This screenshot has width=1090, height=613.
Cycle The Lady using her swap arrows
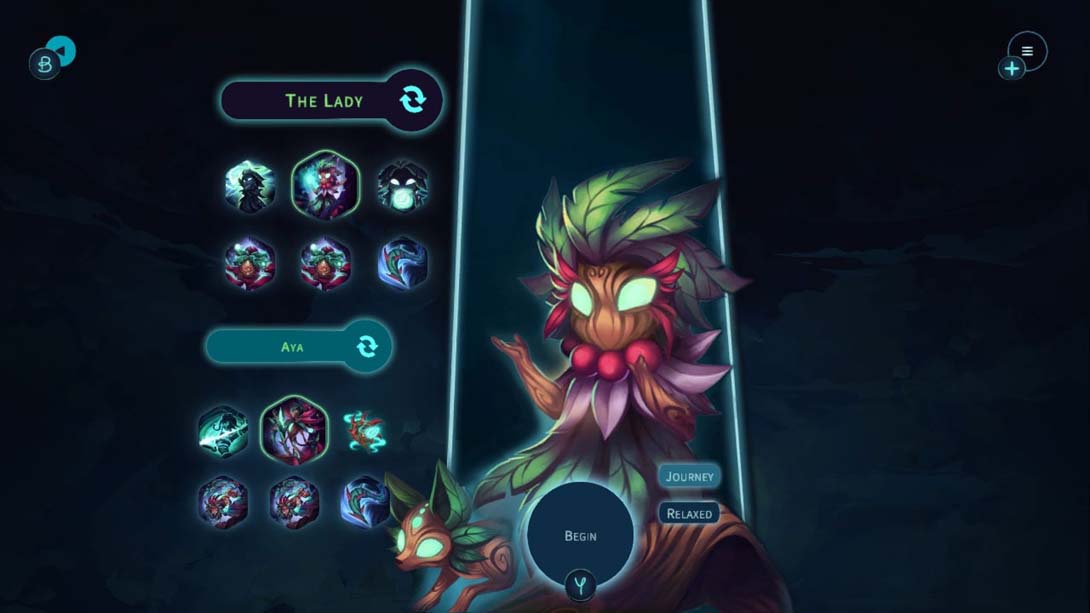[412, 100]
